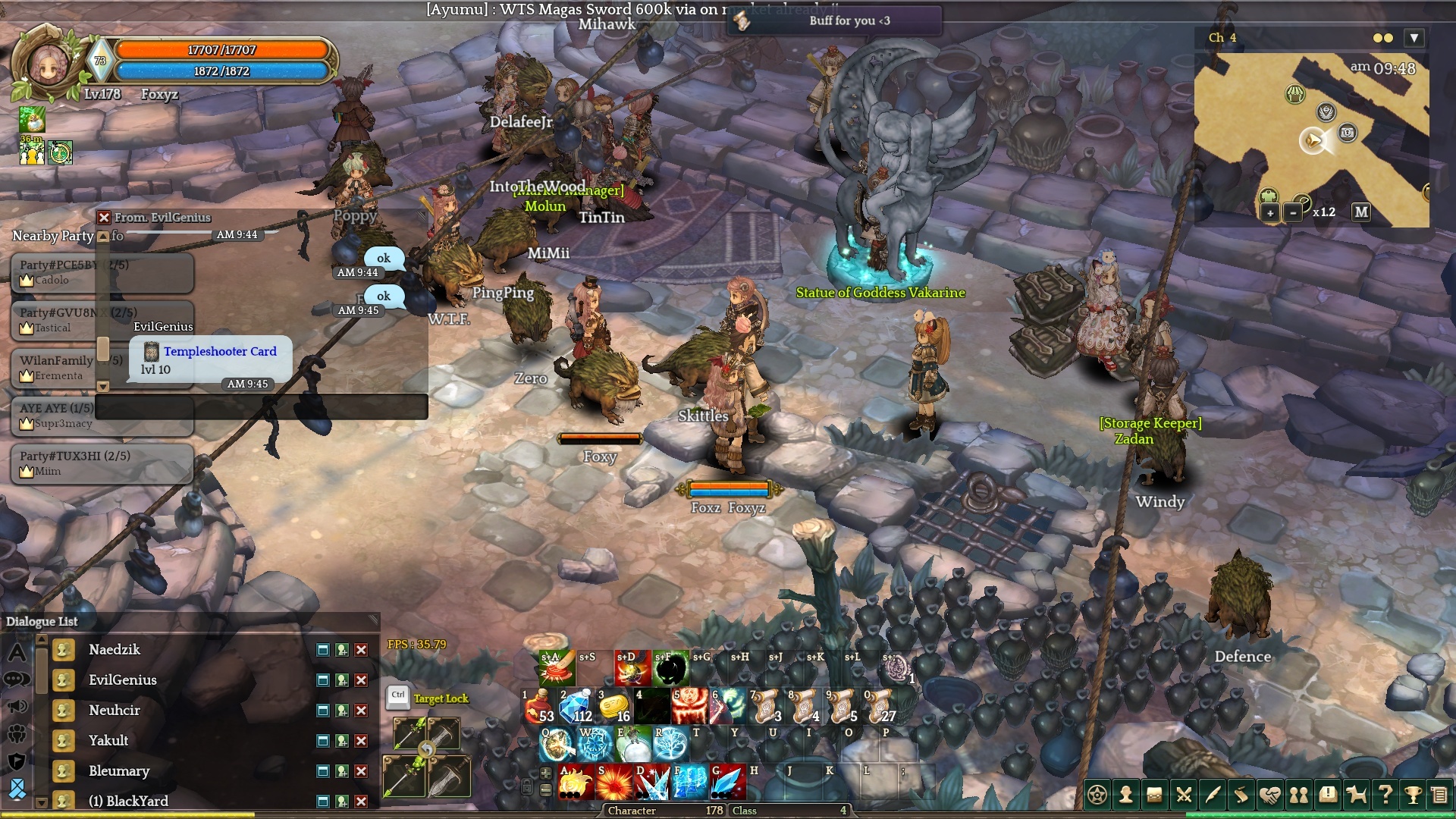
Task: Open the full map with M button
Action: (x=1361, y=212)
